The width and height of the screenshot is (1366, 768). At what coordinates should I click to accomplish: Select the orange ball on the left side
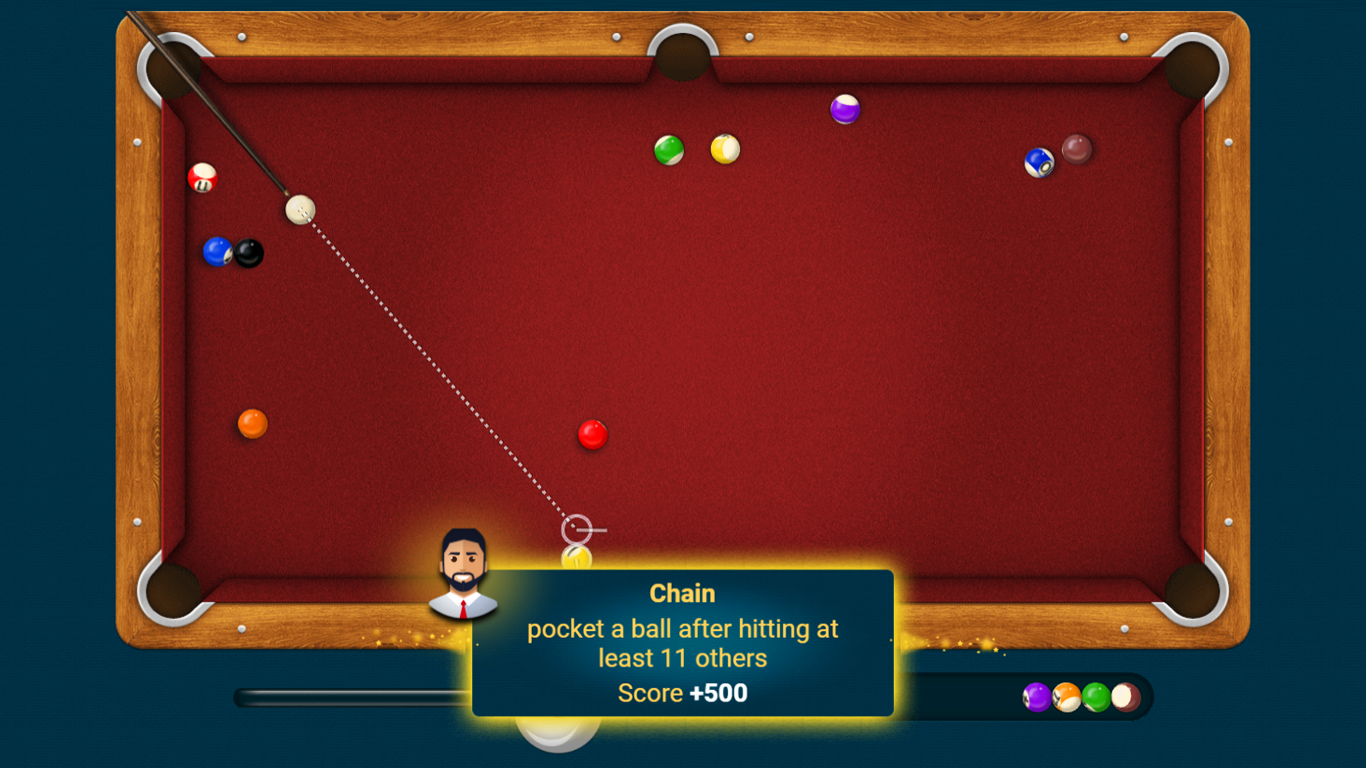[251, 423]
